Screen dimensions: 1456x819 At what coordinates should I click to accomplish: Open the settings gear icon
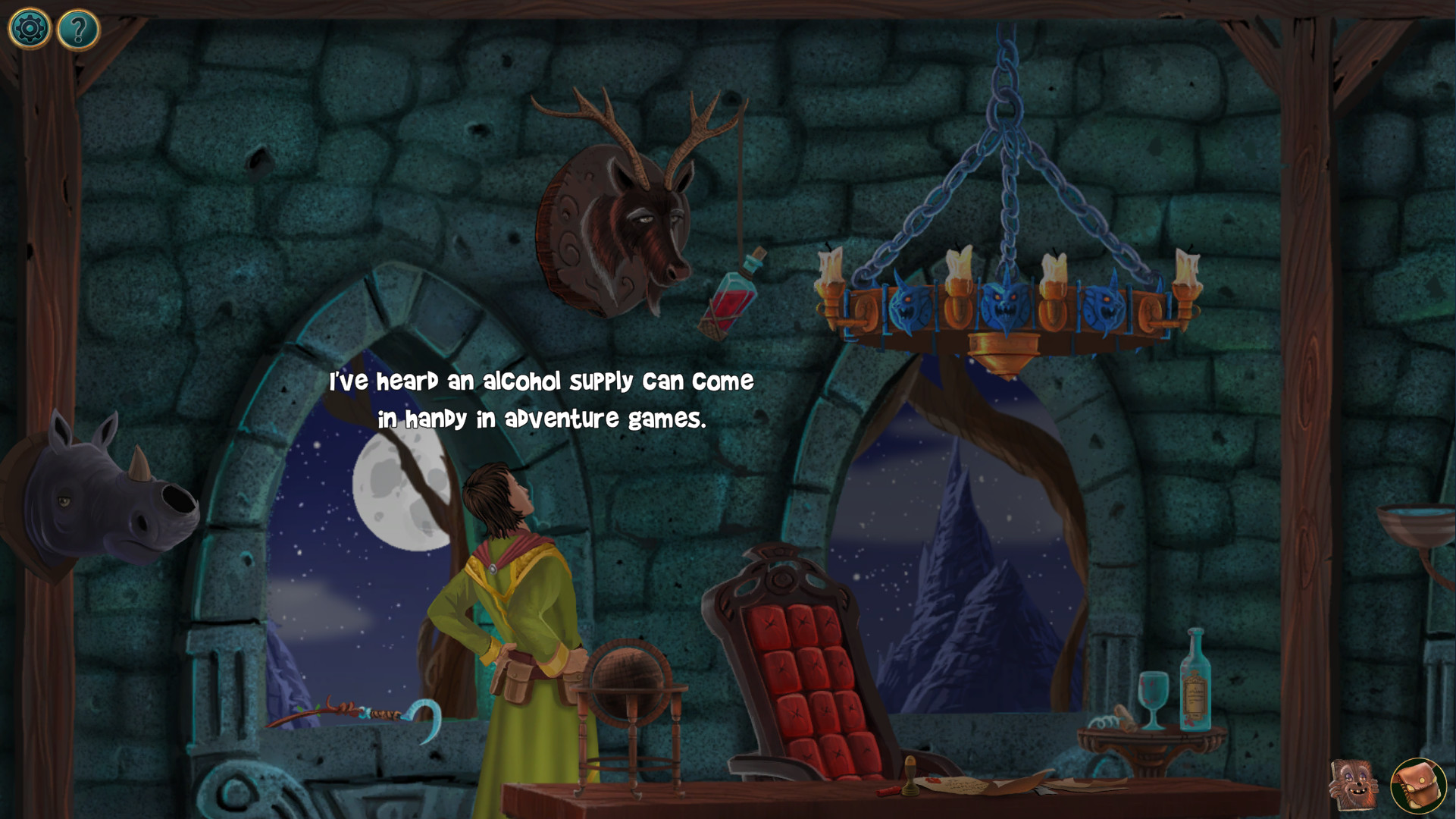point(28,28)
